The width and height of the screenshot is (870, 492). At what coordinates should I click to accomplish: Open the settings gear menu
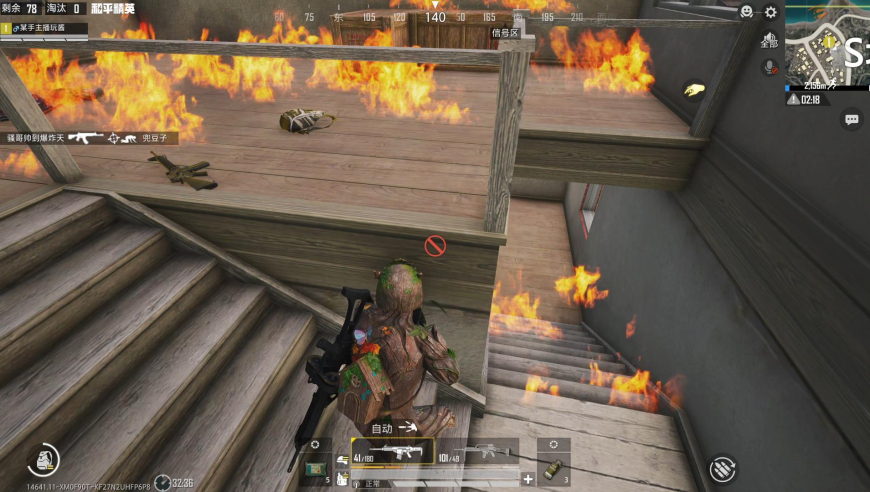[x=771, y=12]
